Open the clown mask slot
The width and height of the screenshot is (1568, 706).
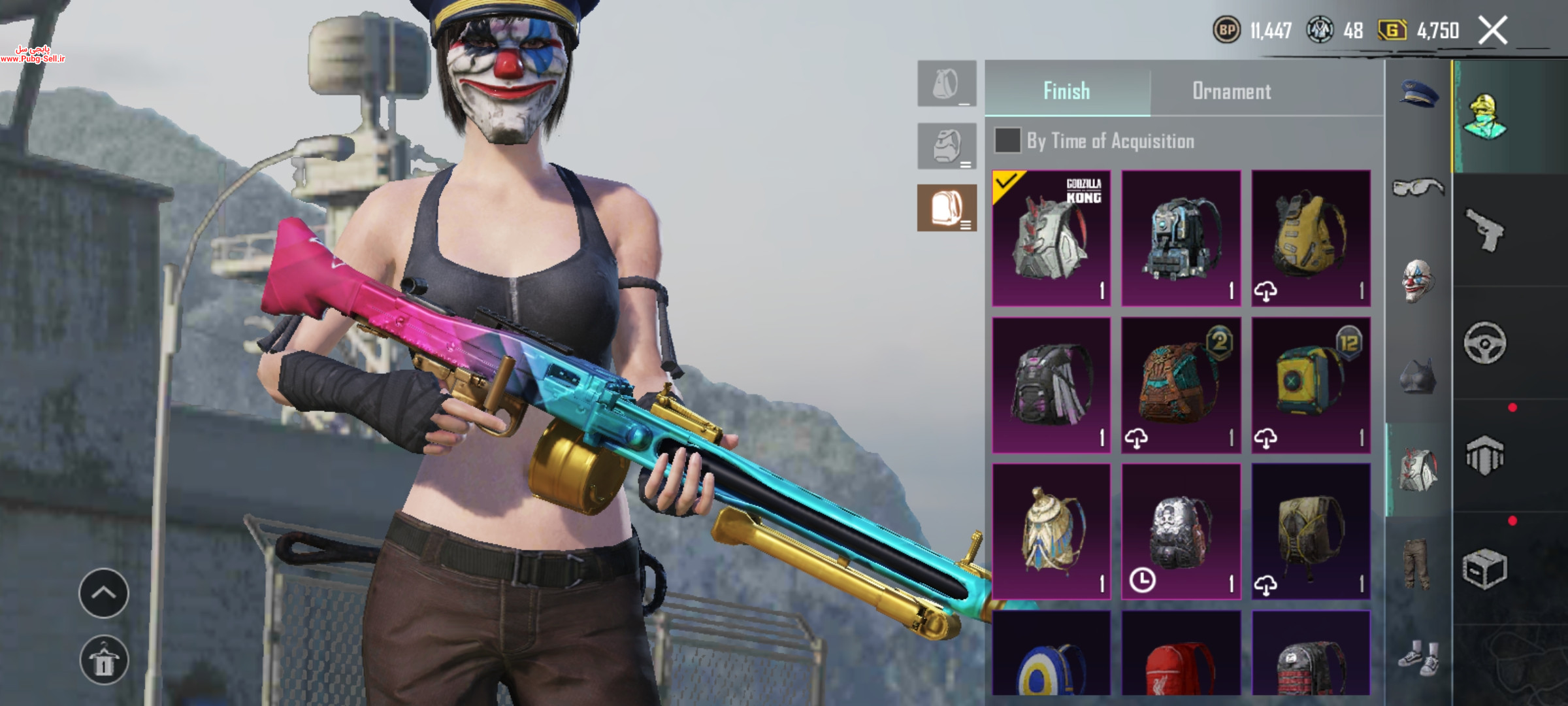click(1418, 281)
